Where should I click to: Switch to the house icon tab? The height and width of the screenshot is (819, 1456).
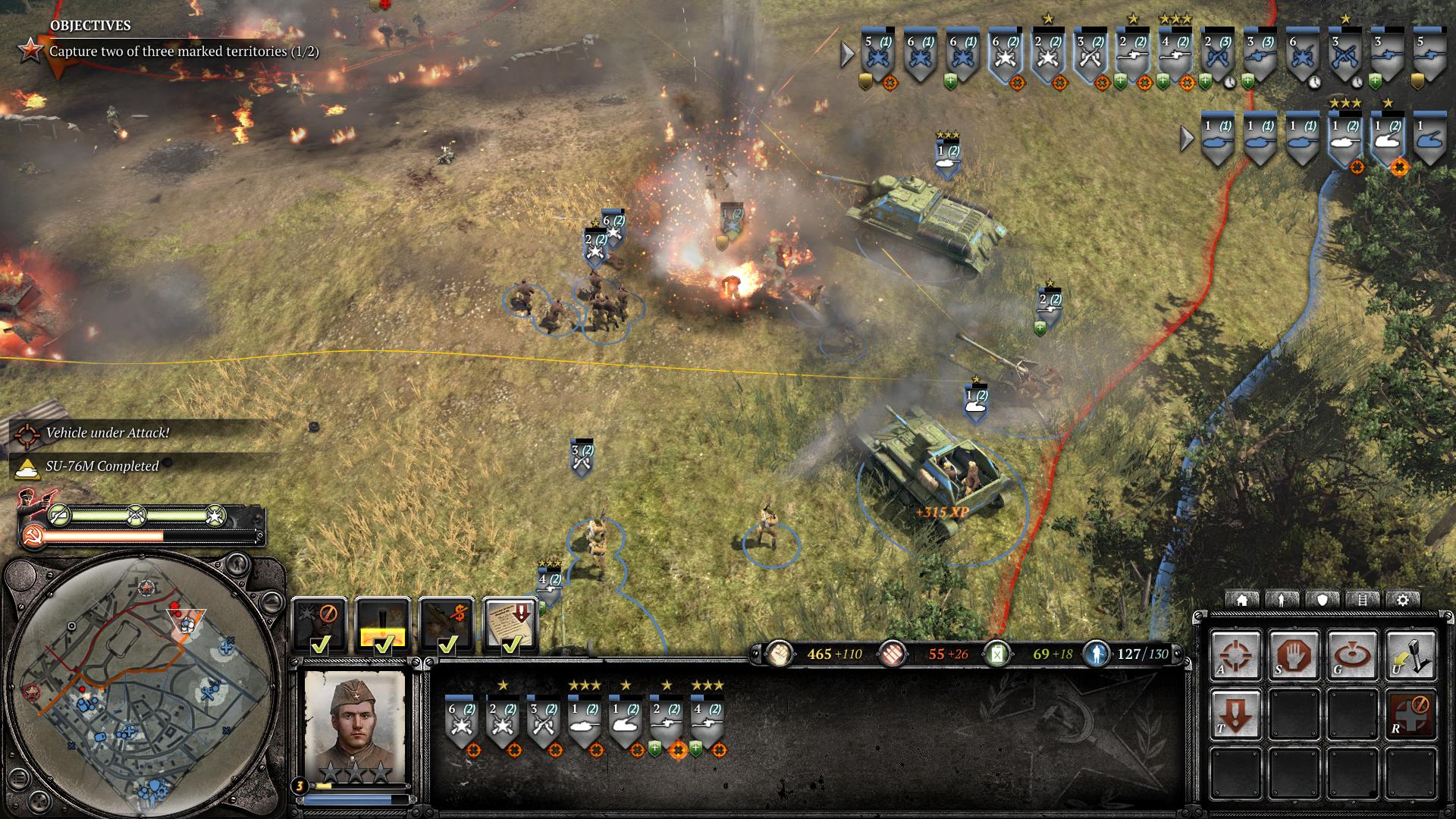point(1242,600)
